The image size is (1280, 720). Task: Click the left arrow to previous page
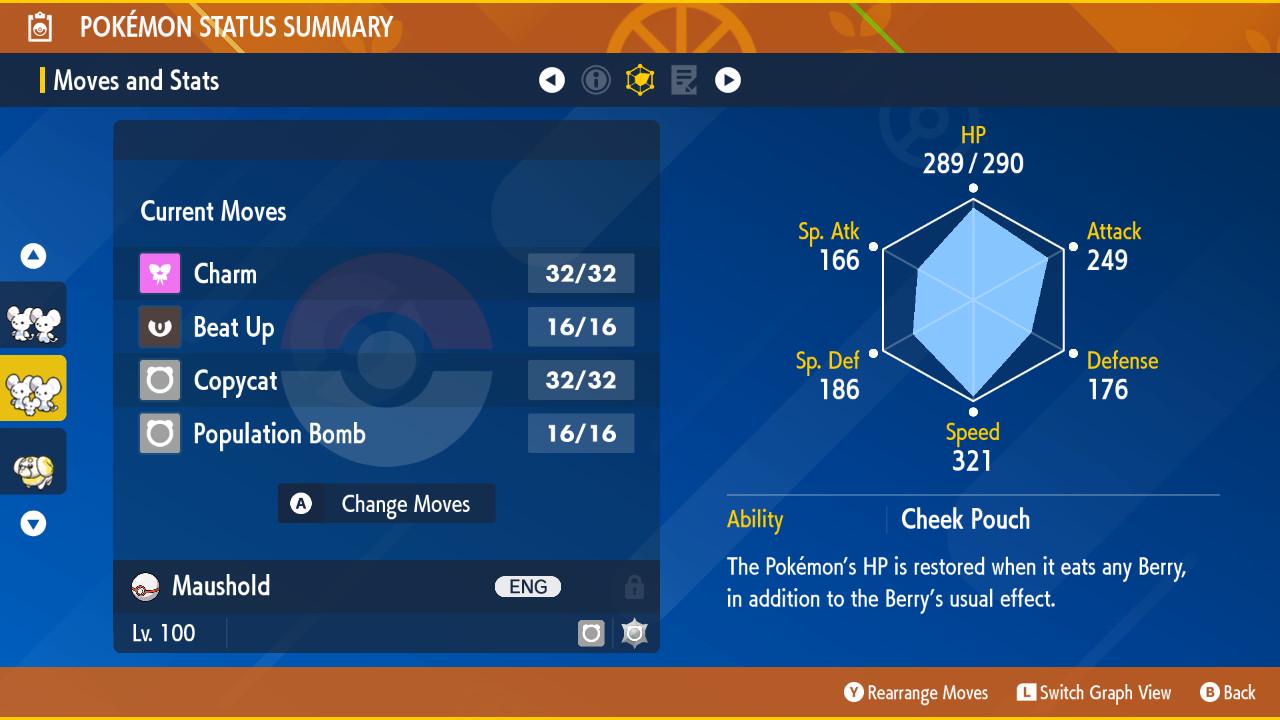pos(552,80)
